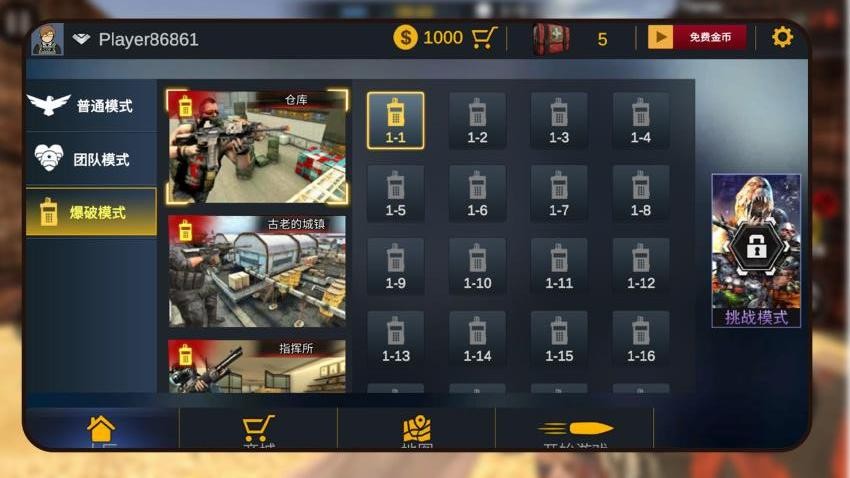This screenshot has width=850, height=478.
Task: Select level 1-16 tile
Action: point(641,339)
